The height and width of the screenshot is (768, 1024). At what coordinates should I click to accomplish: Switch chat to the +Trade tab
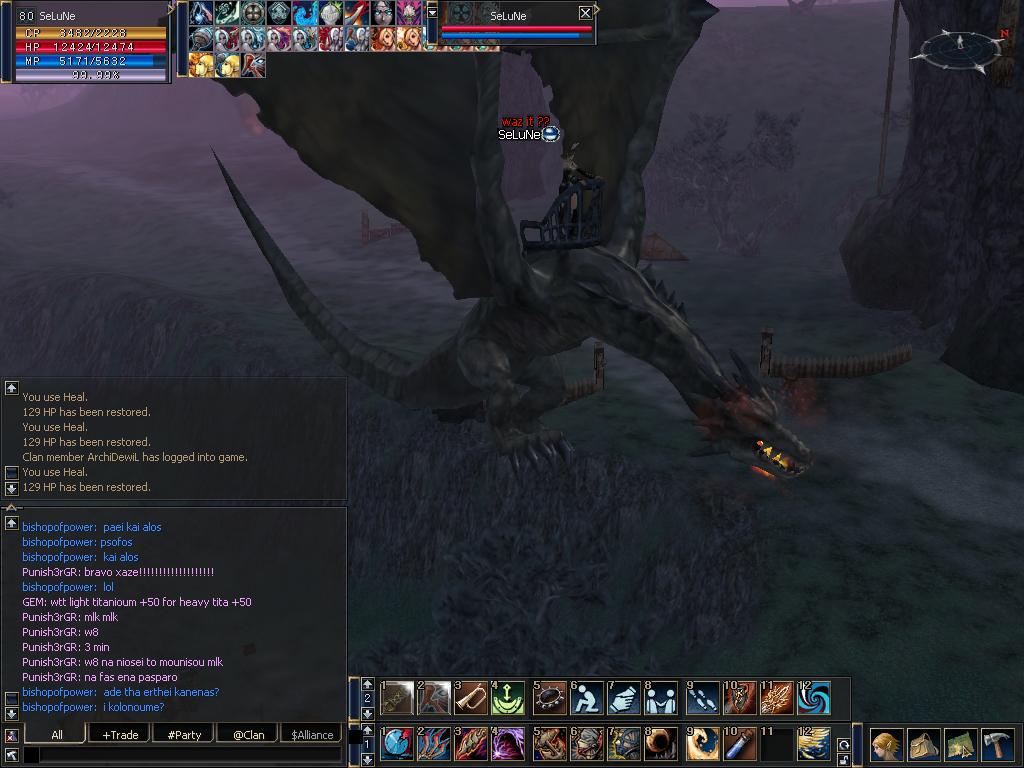121,735
